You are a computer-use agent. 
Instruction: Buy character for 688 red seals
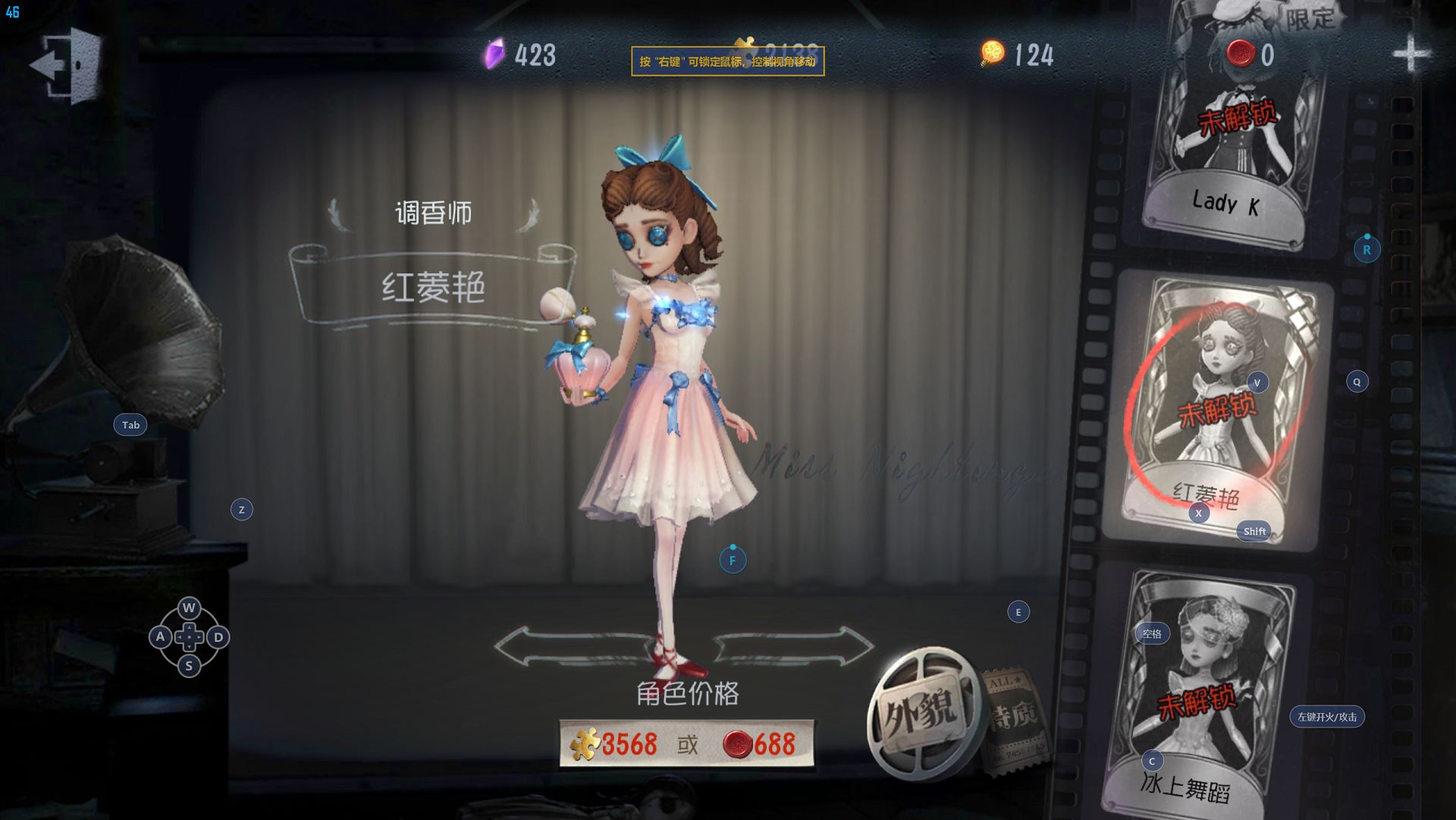(760, 744)
